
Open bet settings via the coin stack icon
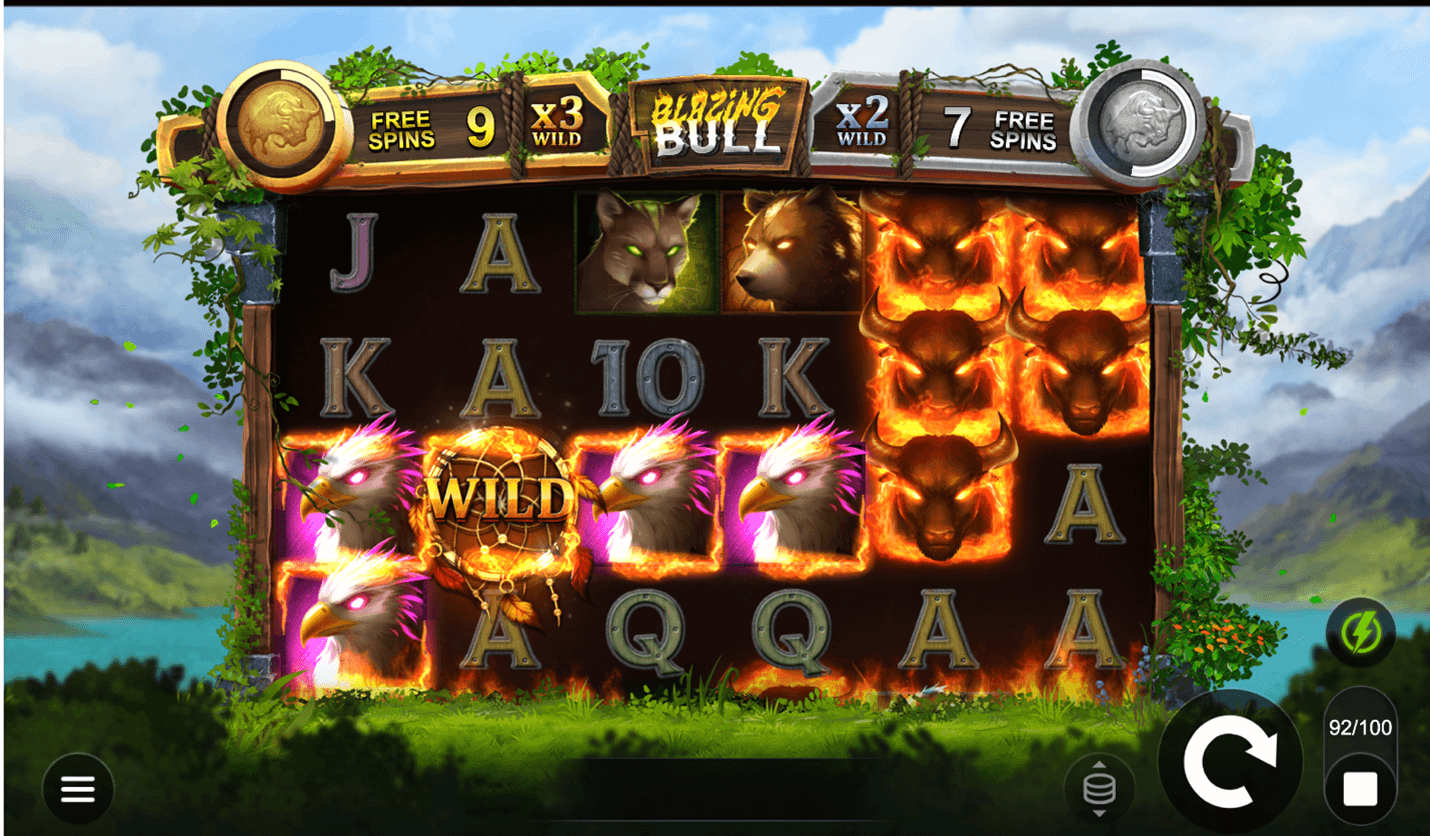click(1099, 787)
